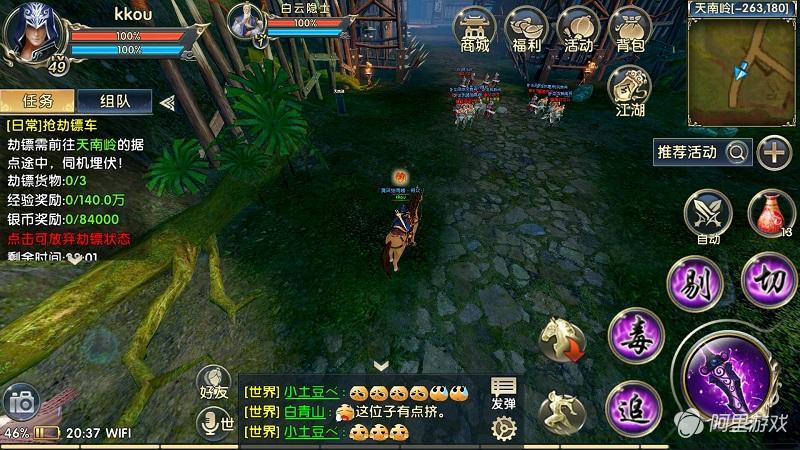Open the 江湖 menu
This screenshot has width=800, height=450.
tap(630, 90)
